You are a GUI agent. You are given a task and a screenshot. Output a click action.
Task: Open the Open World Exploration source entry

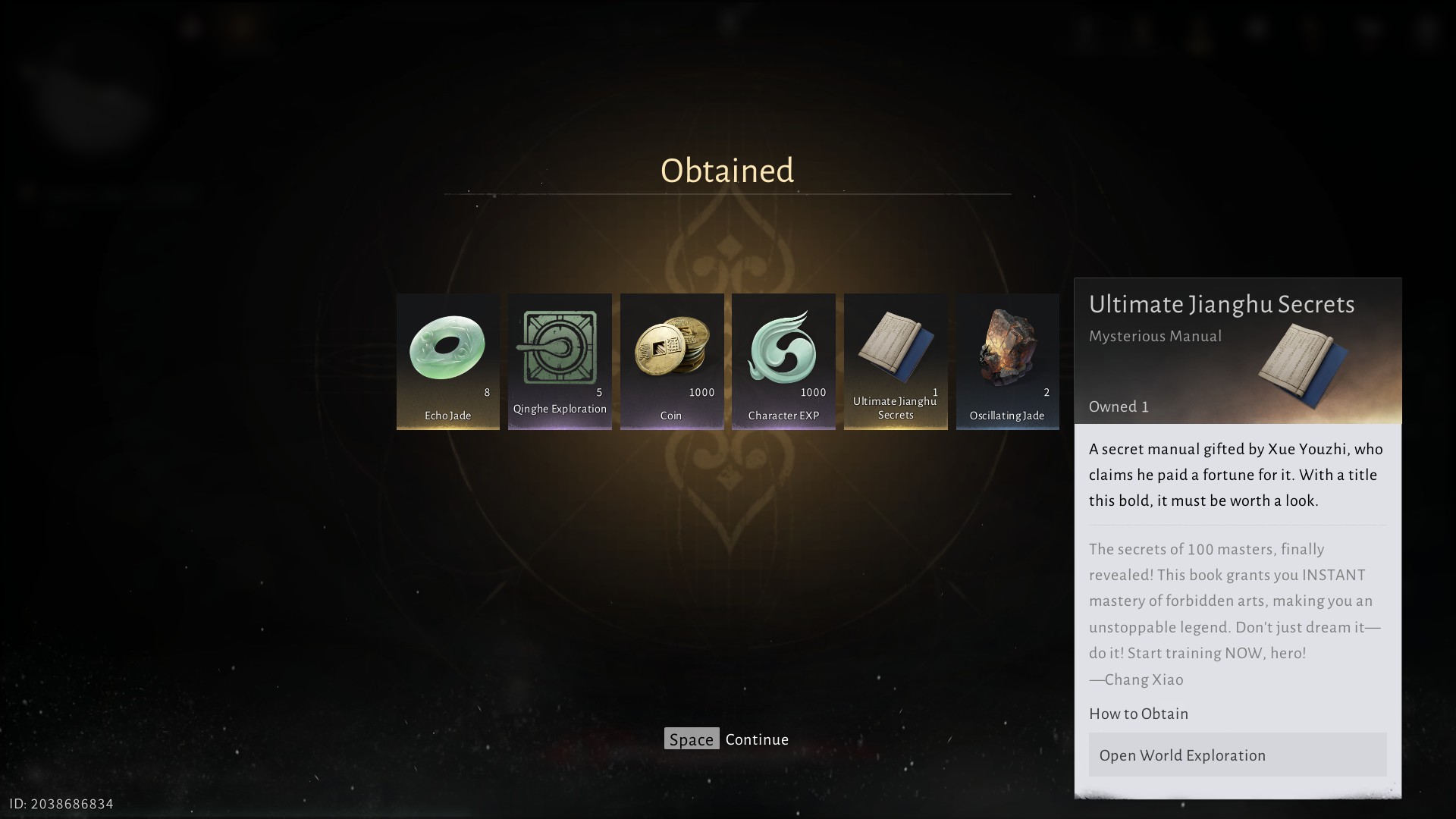point(1237,755)
